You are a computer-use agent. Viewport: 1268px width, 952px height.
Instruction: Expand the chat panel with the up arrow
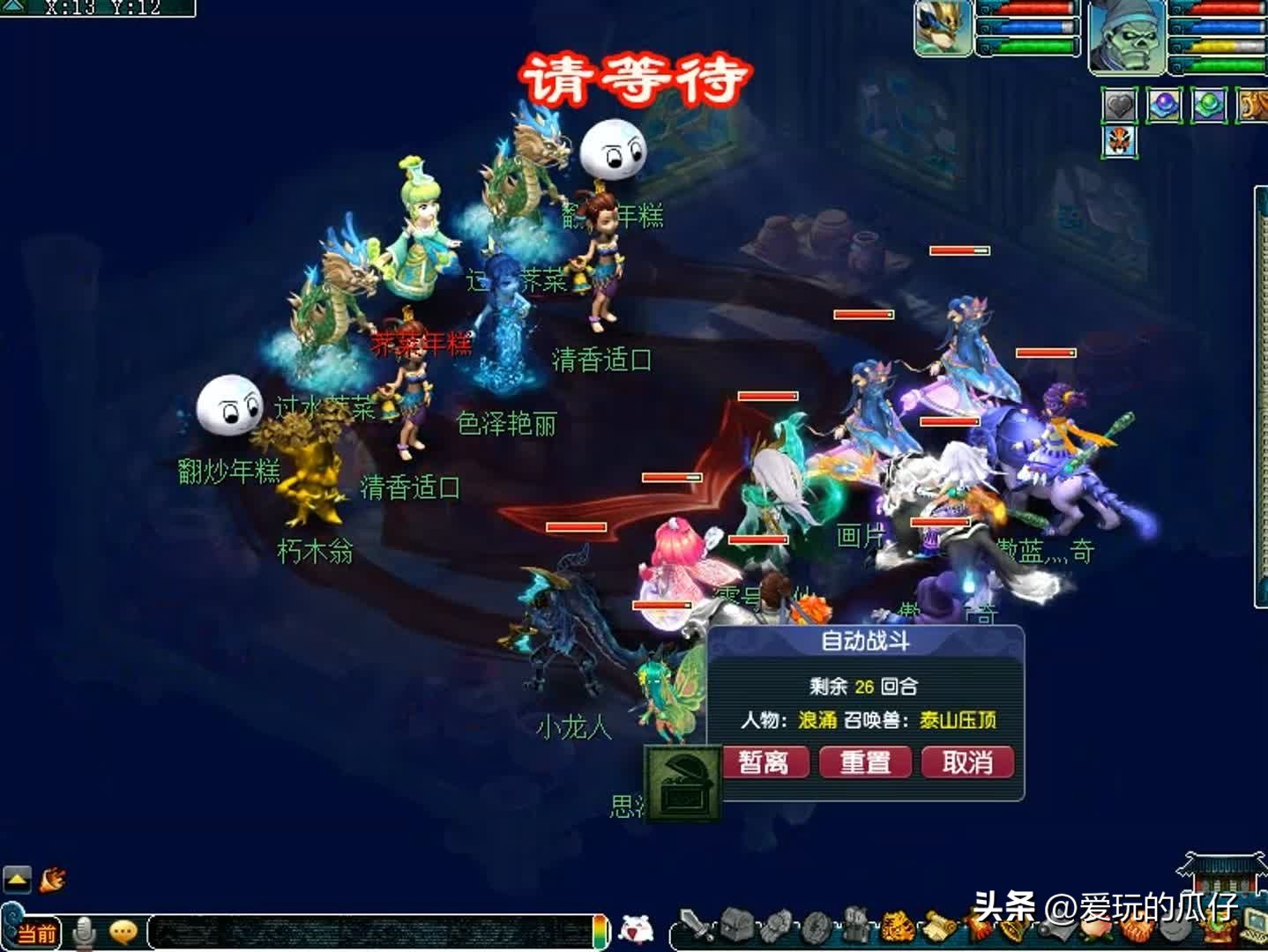(x=16, y=880)
